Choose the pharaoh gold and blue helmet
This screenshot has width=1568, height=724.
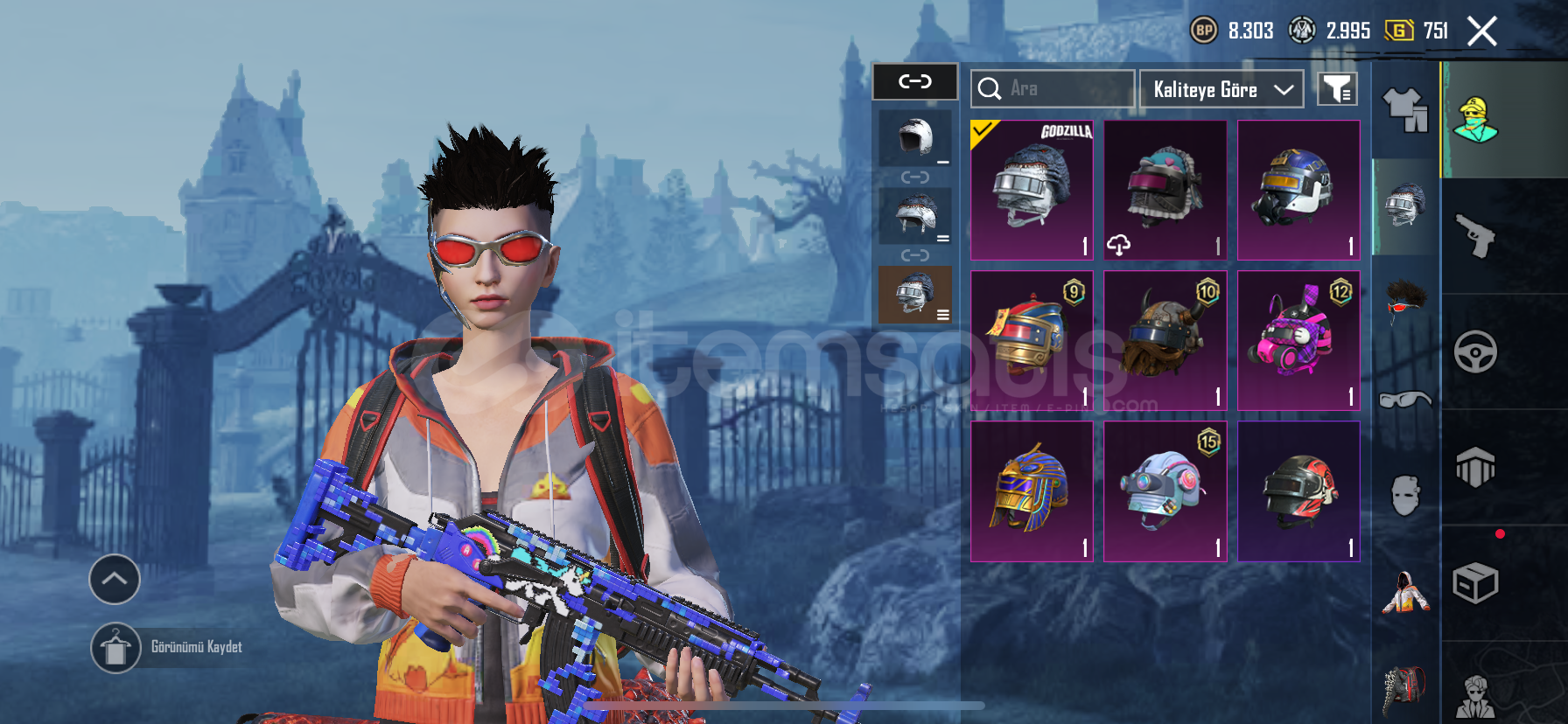click(1032, 491)
